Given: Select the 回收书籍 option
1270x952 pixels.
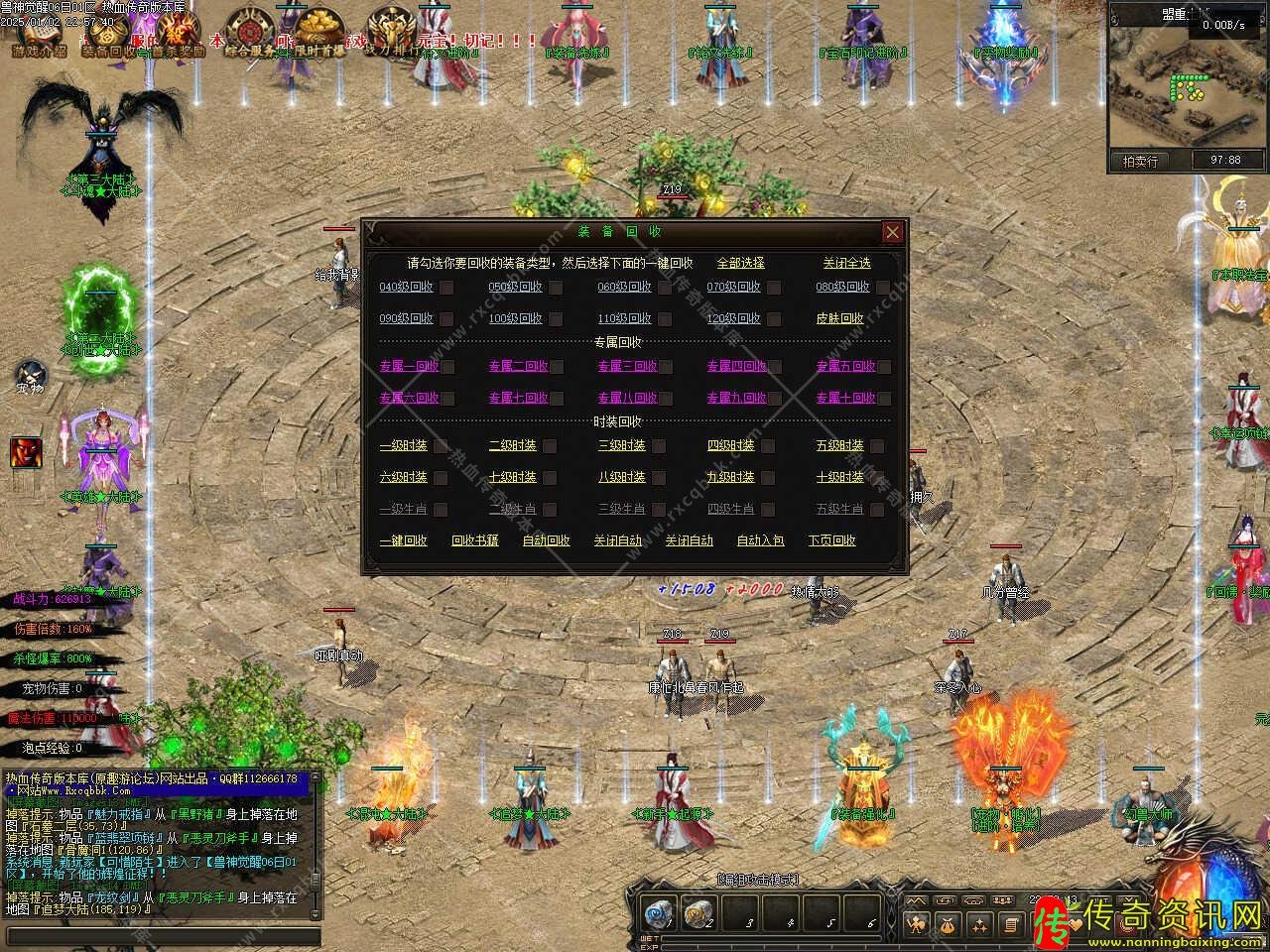Looking at the screenshot, I should pyautogui.click(x=474, y=540).
